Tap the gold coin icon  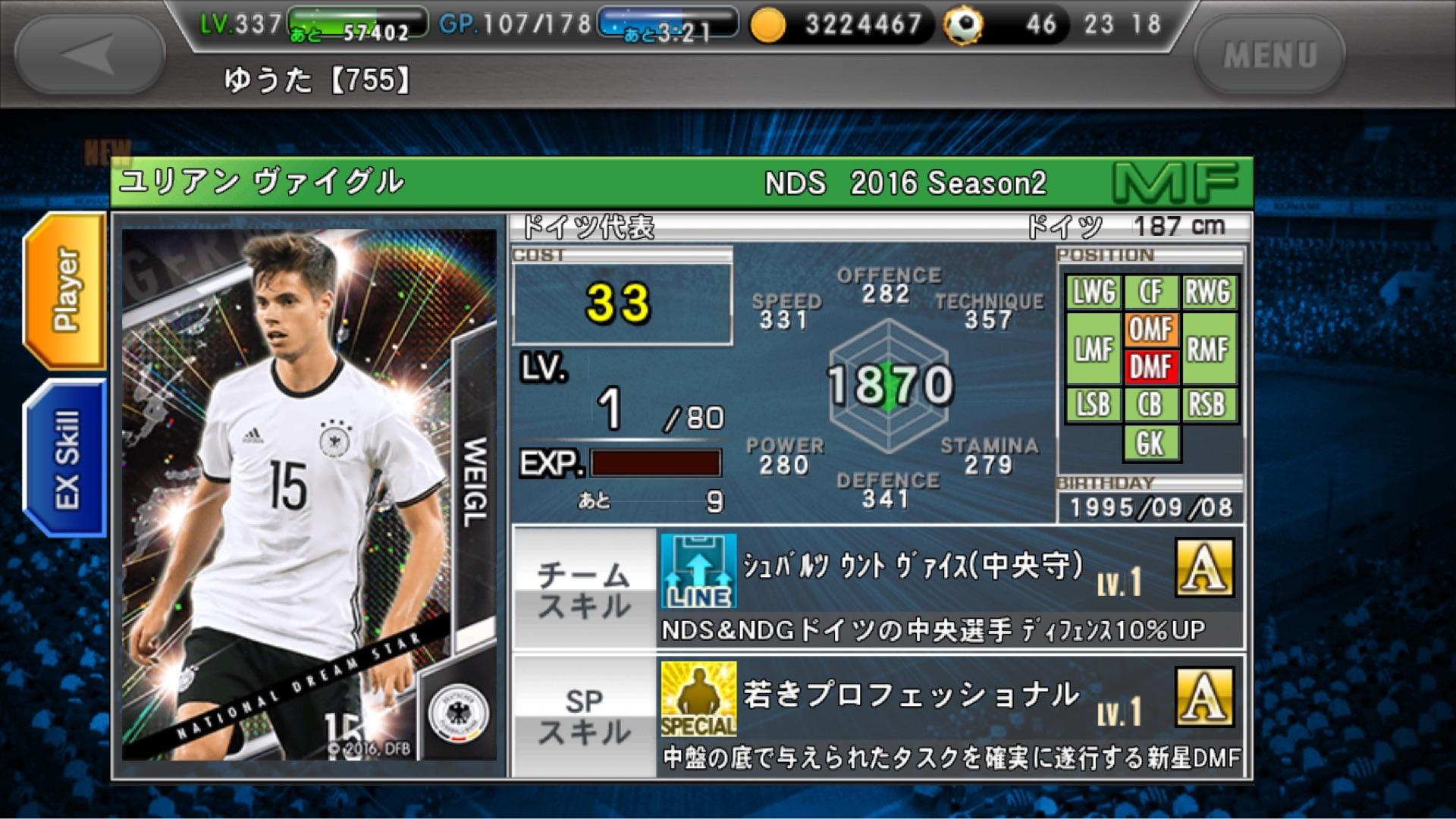768,26
